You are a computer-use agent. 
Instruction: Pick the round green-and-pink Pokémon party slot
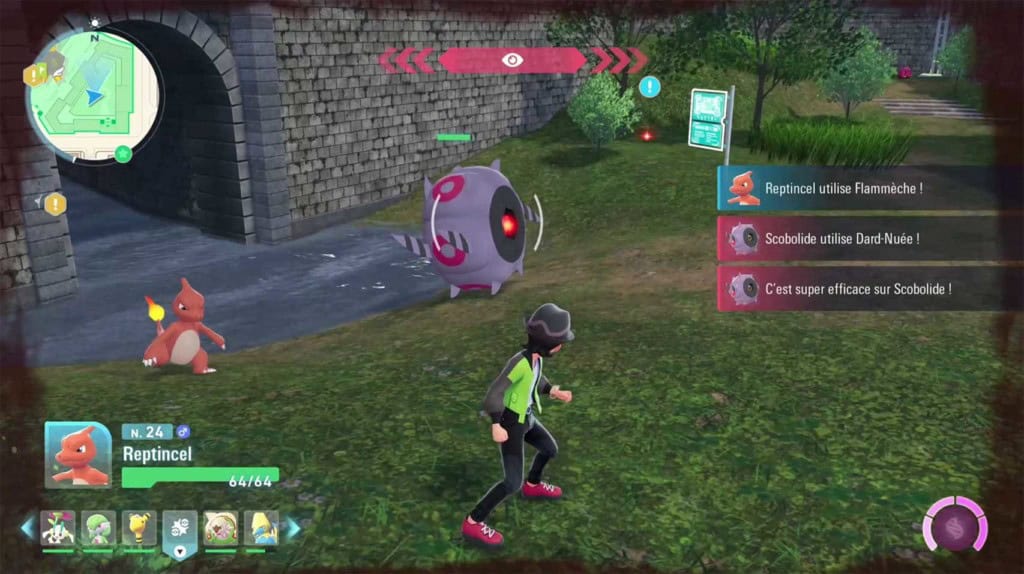tap(220, 528)
